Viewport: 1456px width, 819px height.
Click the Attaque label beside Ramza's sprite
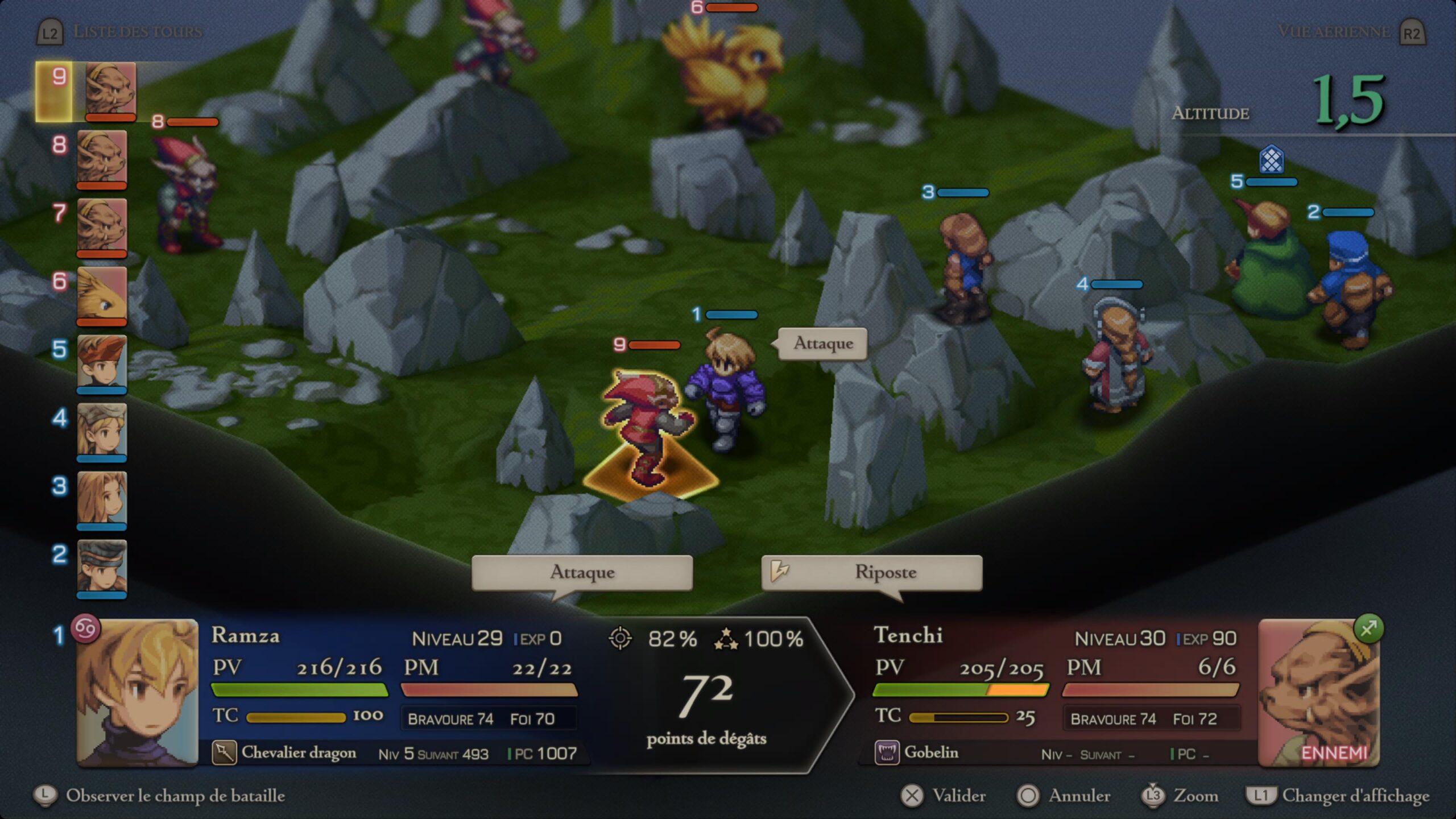click(x=822, y=344)
